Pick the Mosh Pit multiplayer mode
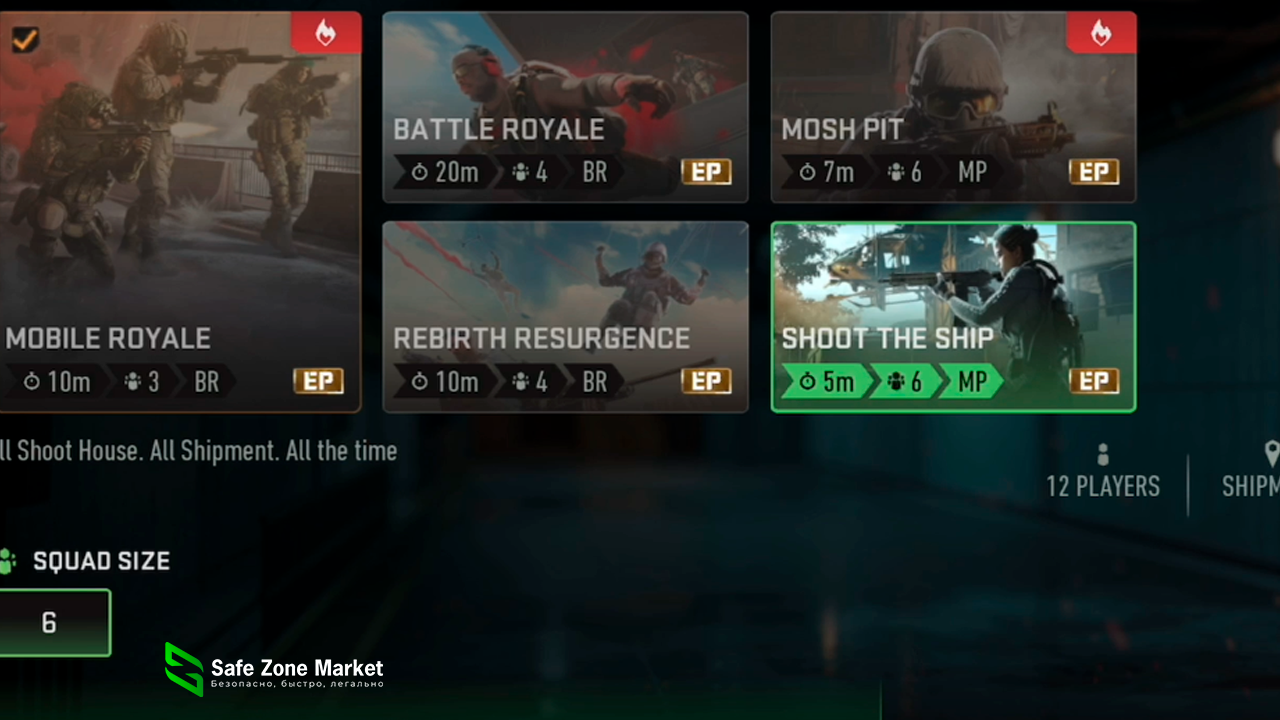 coord(953,107)
